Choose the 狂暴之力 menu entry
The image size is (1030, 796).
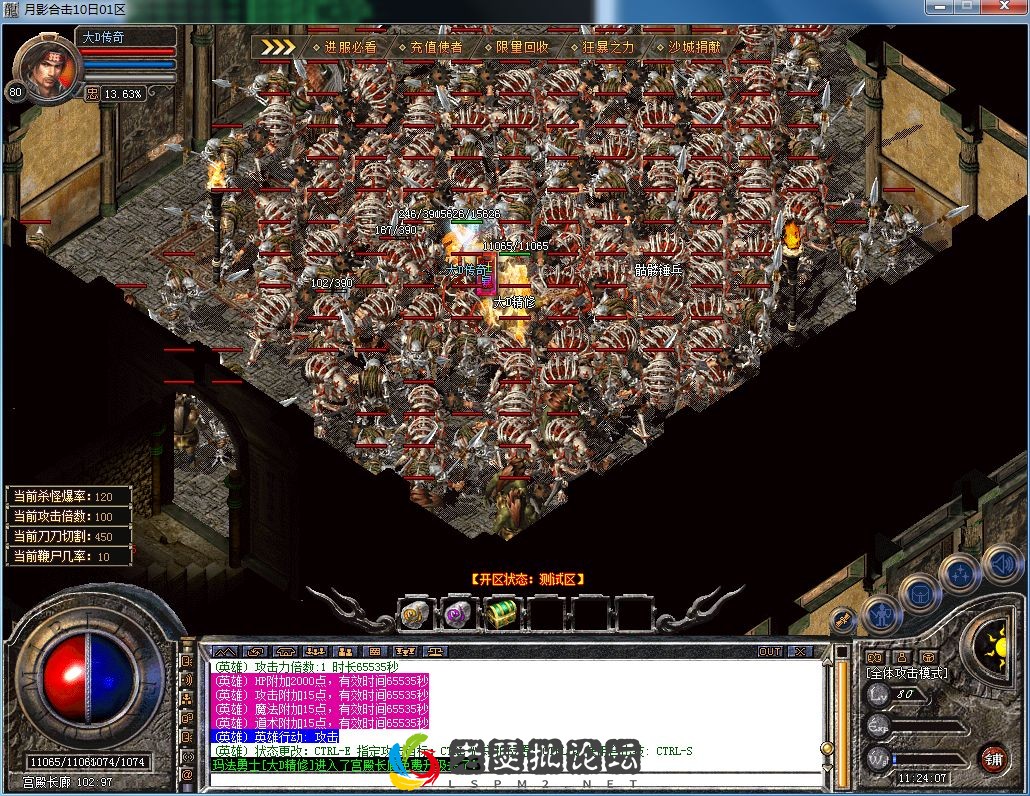[x=608, y=47]
